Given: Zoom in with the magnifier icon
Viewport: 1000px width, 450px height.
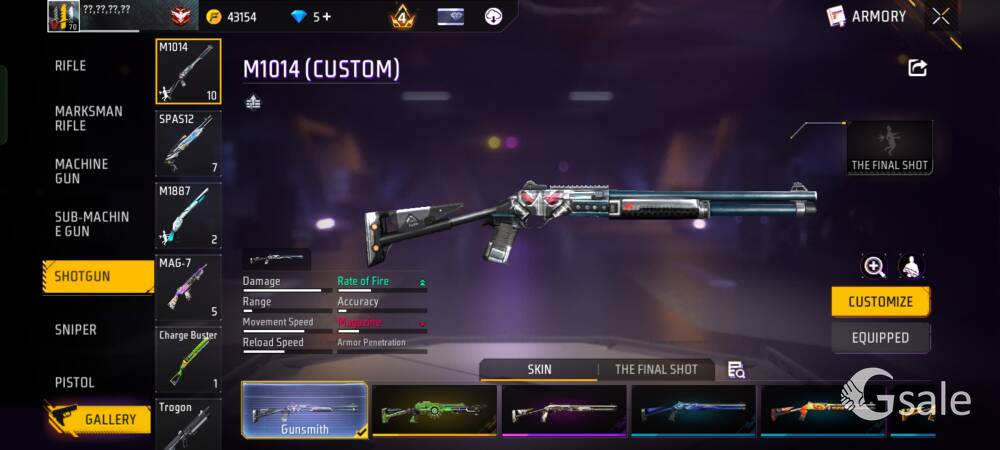Looking at the screenshot, I should pos(874,266).
